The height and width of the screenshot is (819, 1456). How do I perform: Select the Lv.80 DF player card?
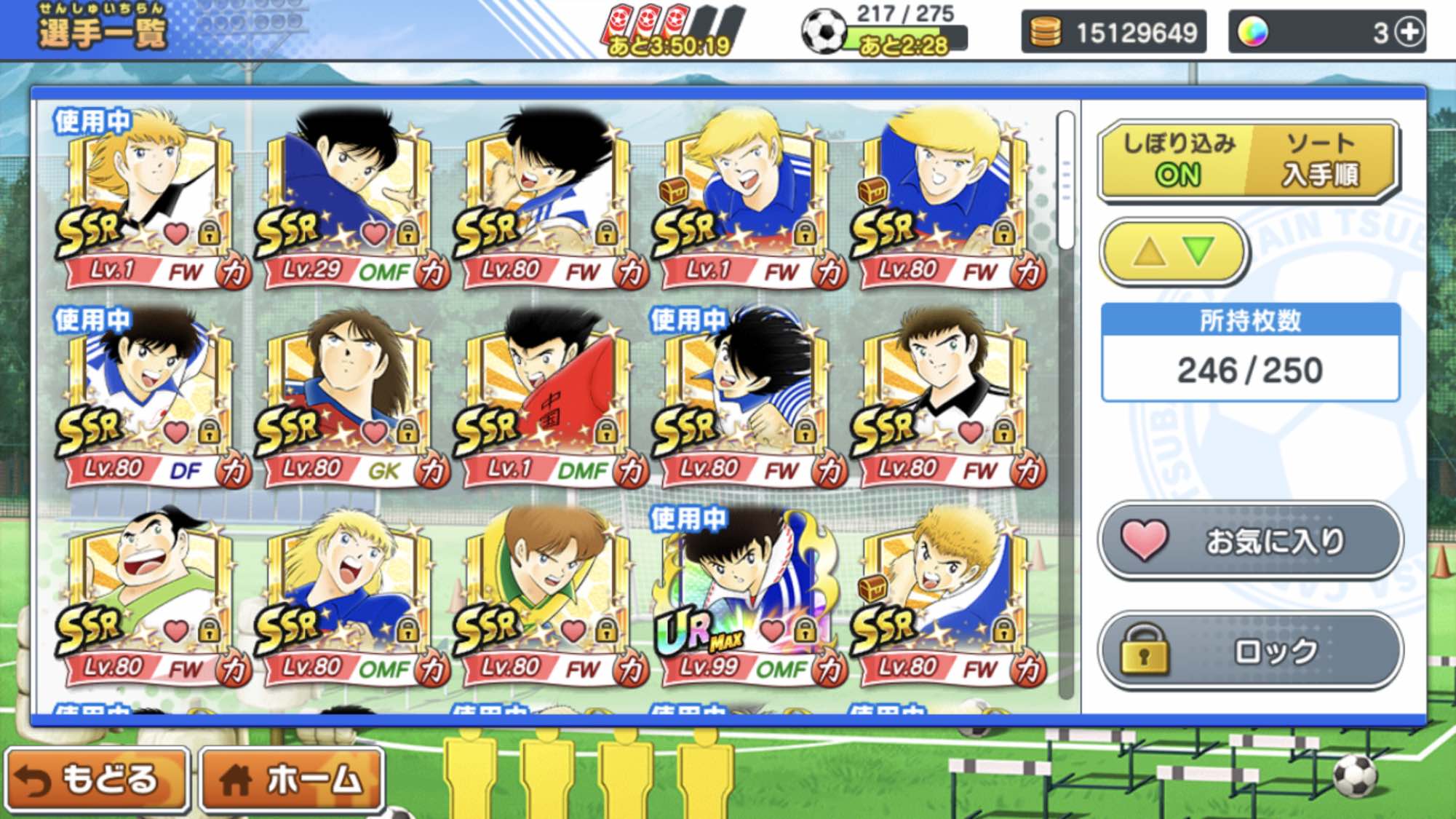coord(151,399)
